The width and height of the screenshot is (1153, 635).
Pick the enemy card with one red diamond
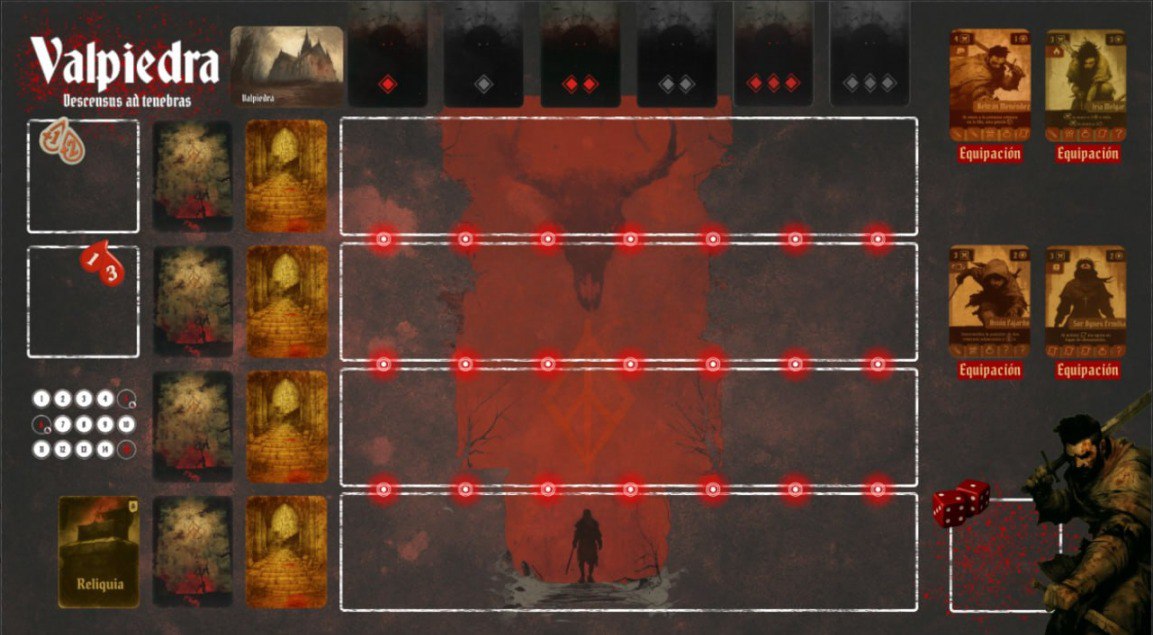(387, 54)
